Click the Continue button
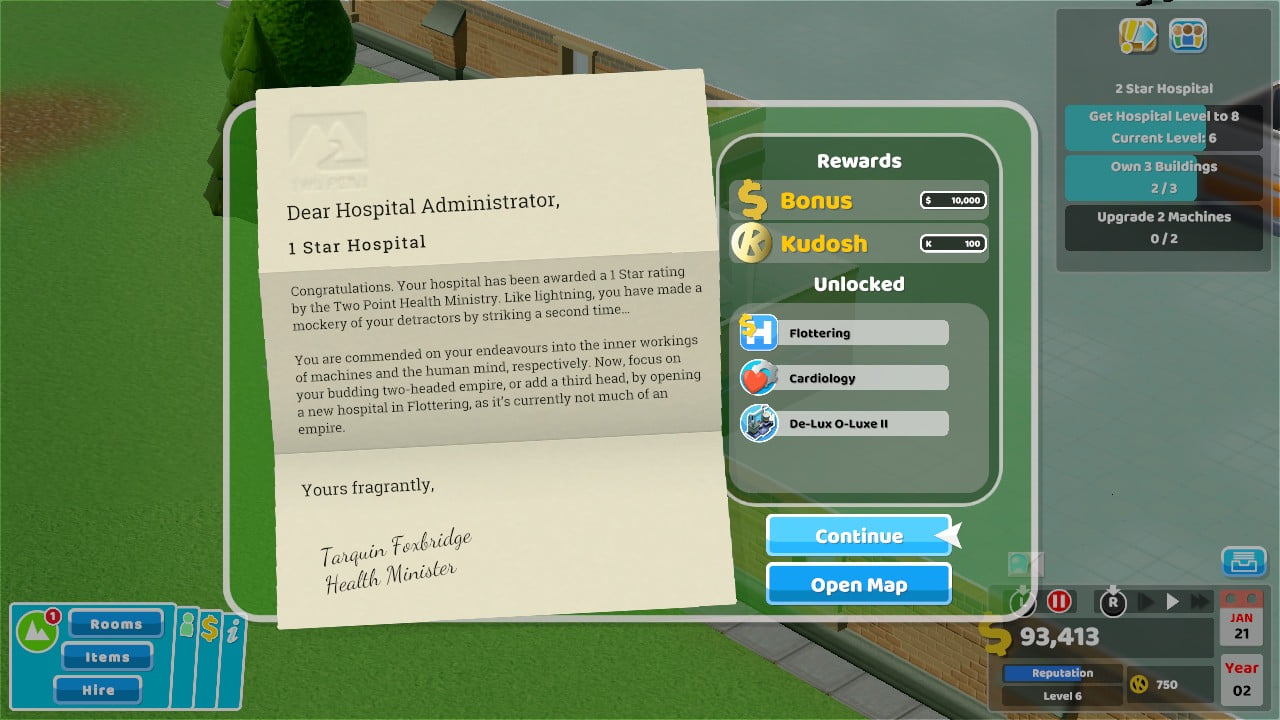This screenshot has width=1280, height=720. 858,536
